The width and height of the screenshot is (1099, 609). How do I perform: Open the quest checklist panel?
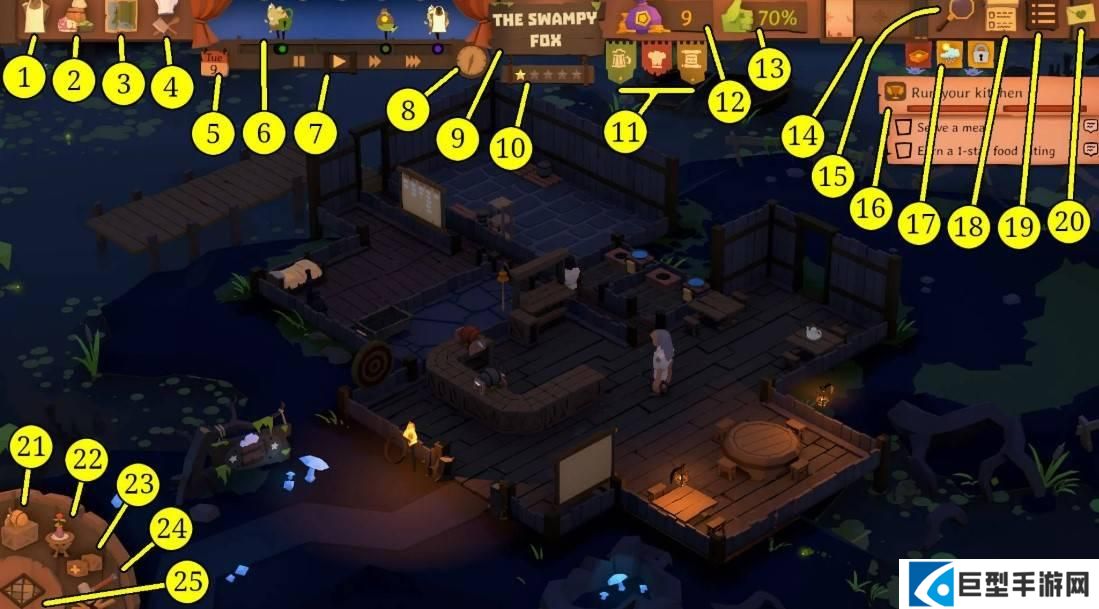(998, 17)
